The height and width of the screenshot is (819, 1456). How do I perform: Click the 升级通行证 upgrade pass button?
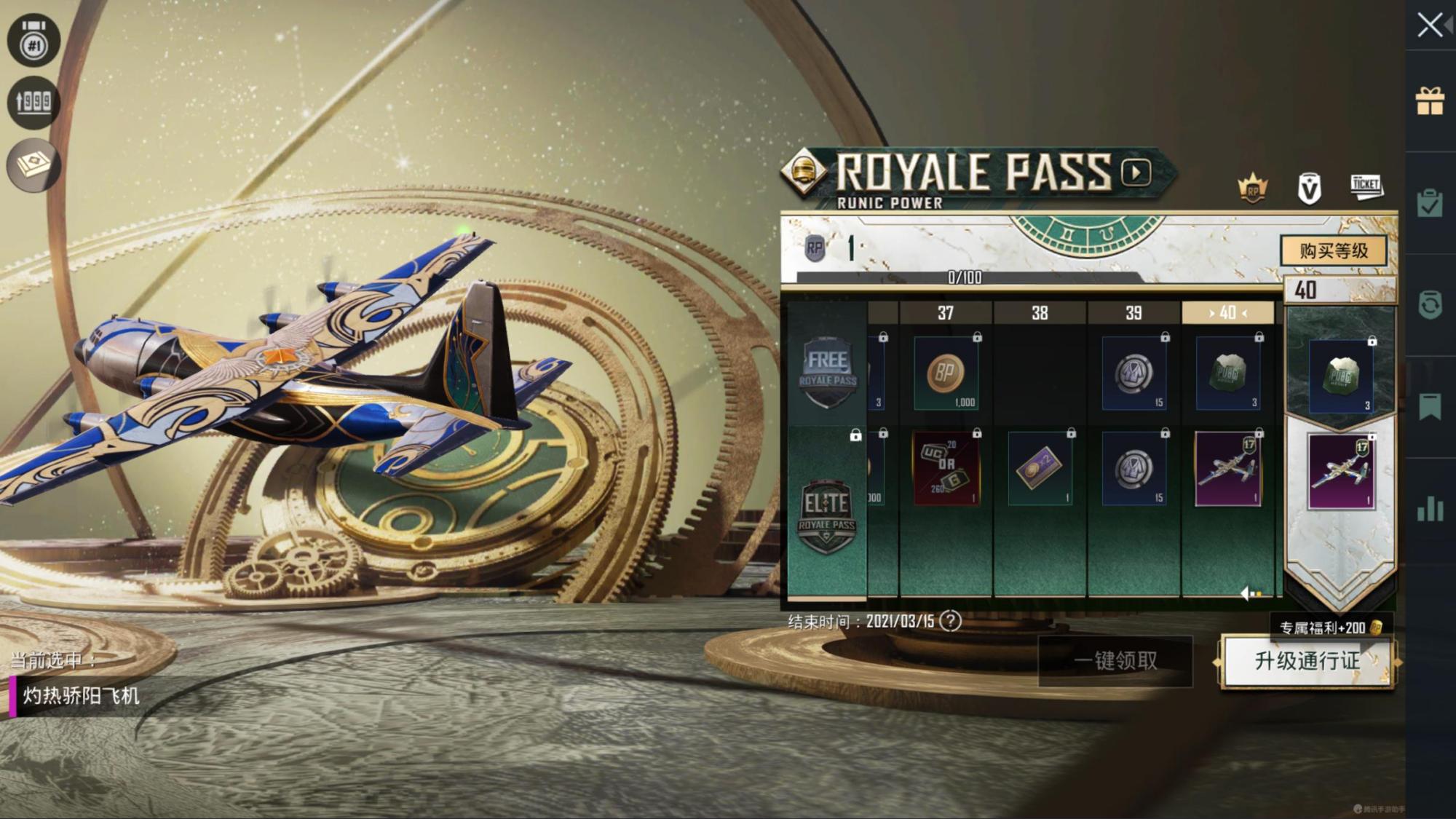[x=1307, y=661]
